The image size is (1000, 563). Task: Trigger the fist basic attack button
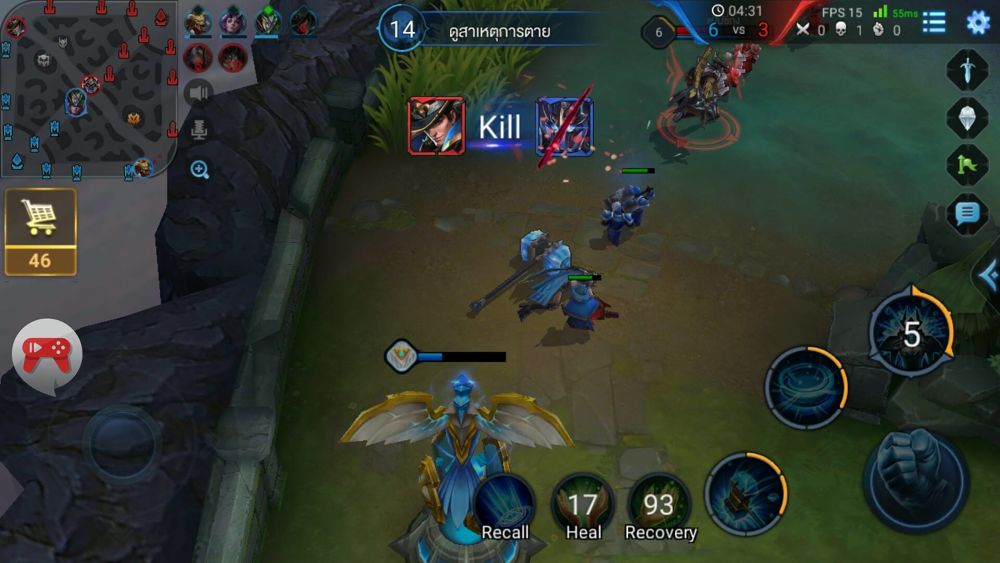point(915,478)
